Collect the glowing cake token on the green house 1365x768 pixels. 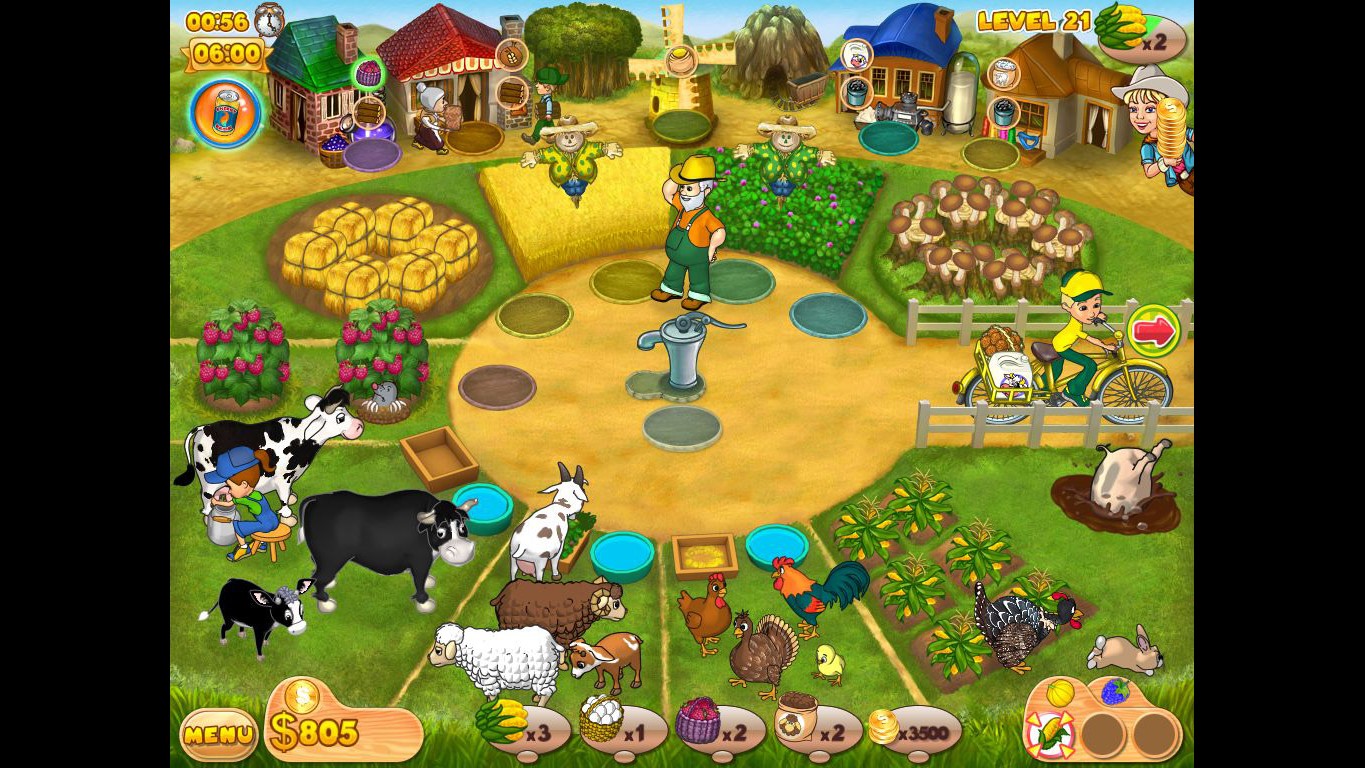tap(368, 72)
